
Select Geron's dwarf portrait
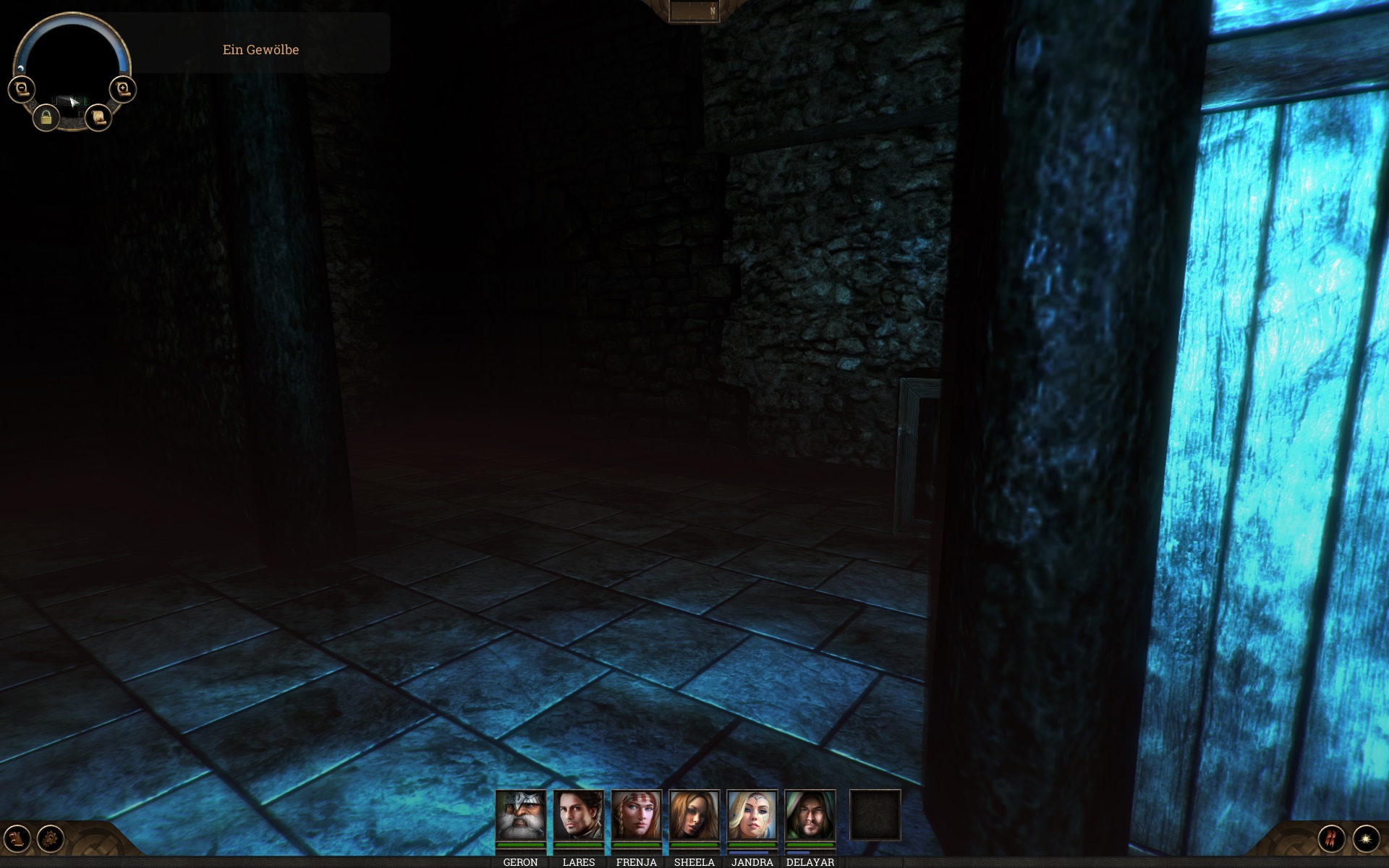point(520,815)
